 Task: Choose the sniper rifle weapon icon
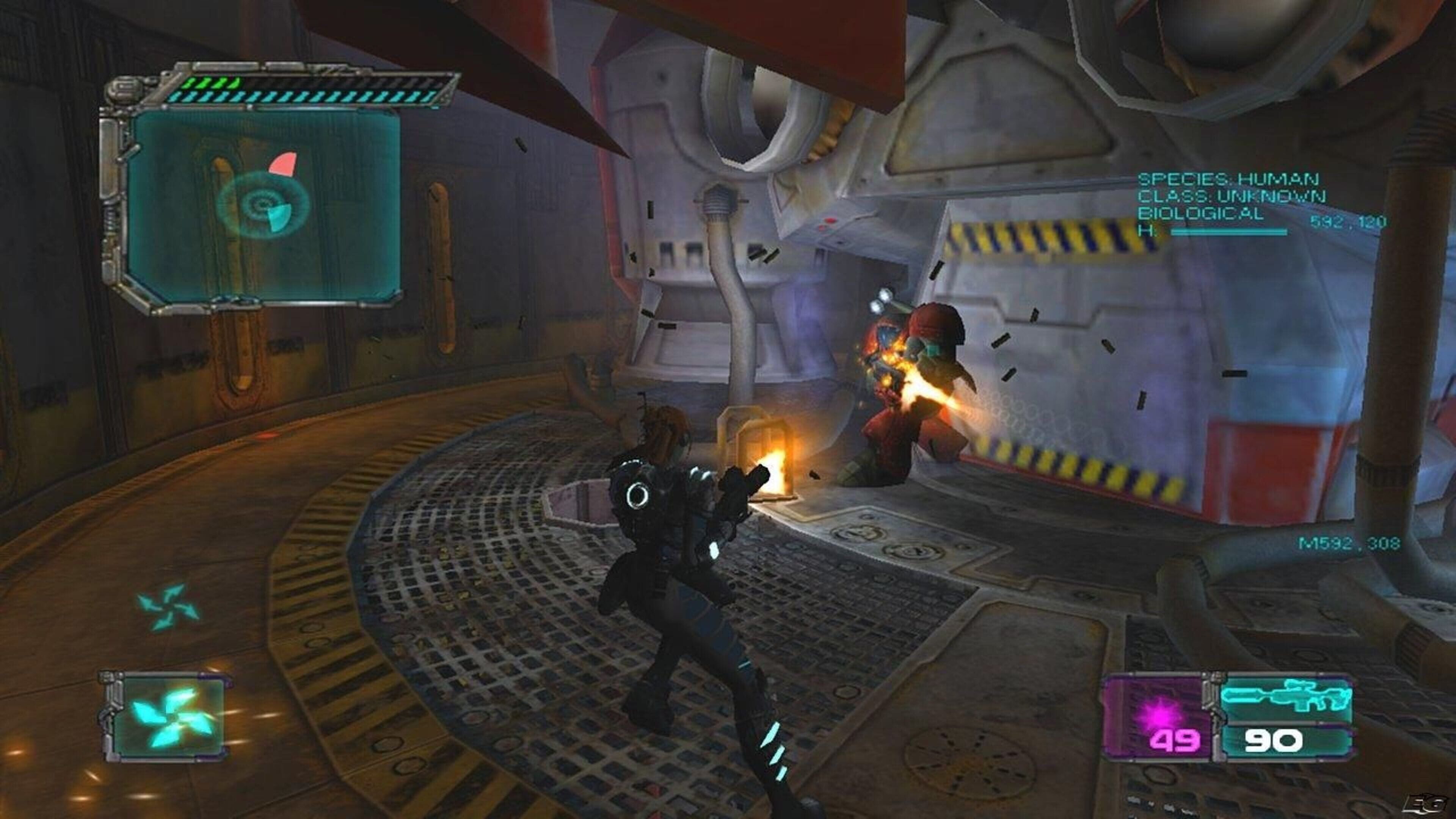1287,698
